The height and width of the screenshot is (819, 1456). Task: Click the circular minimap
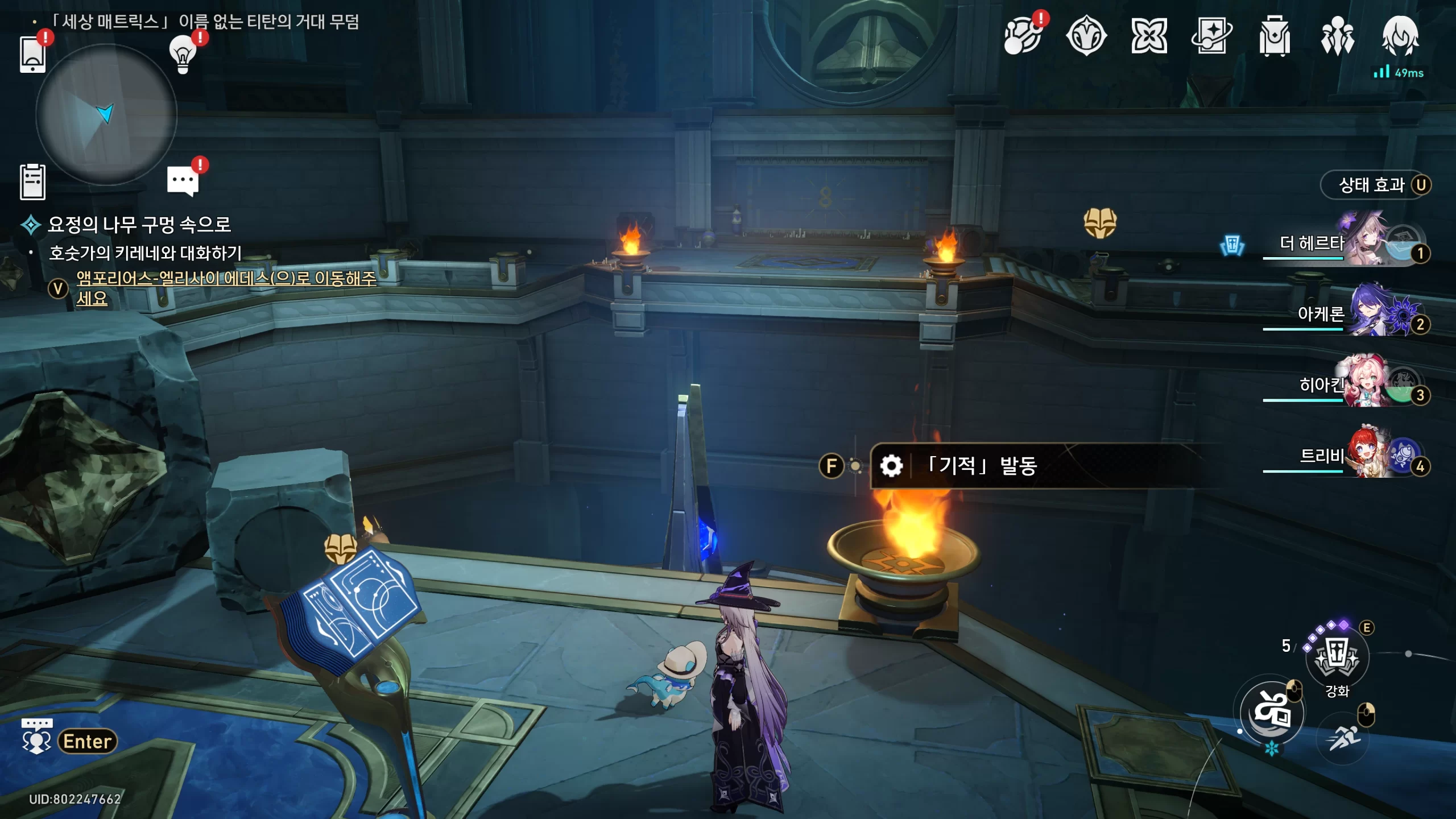point(106,115)
